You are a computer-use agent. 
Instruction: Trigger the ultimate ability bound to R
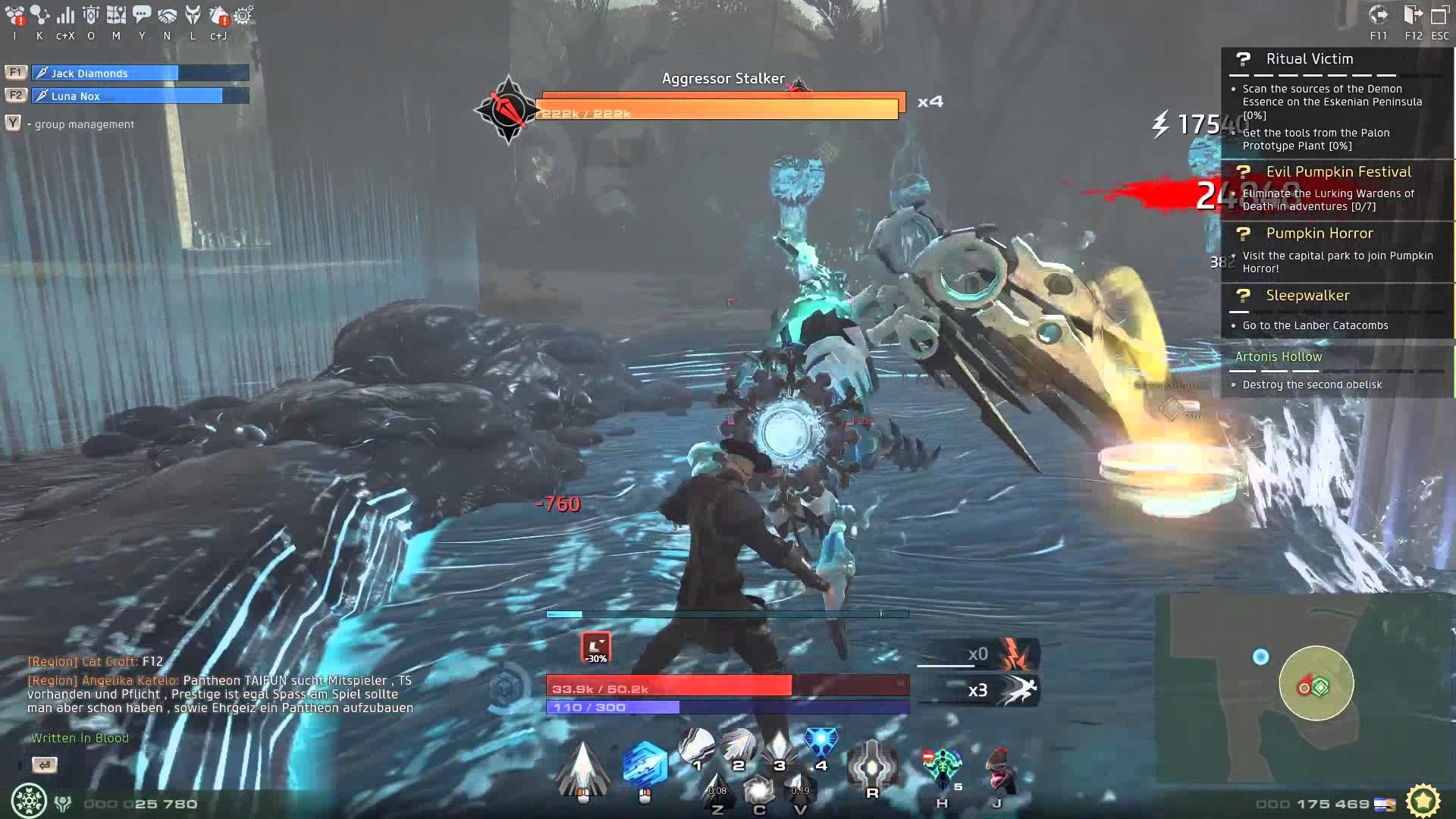click(x=872, y=764)
